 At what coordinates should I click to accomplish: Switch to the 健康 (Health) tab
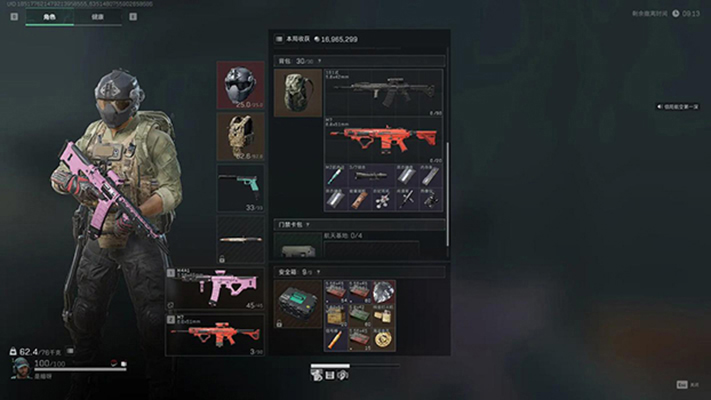[x=96, y=17]
